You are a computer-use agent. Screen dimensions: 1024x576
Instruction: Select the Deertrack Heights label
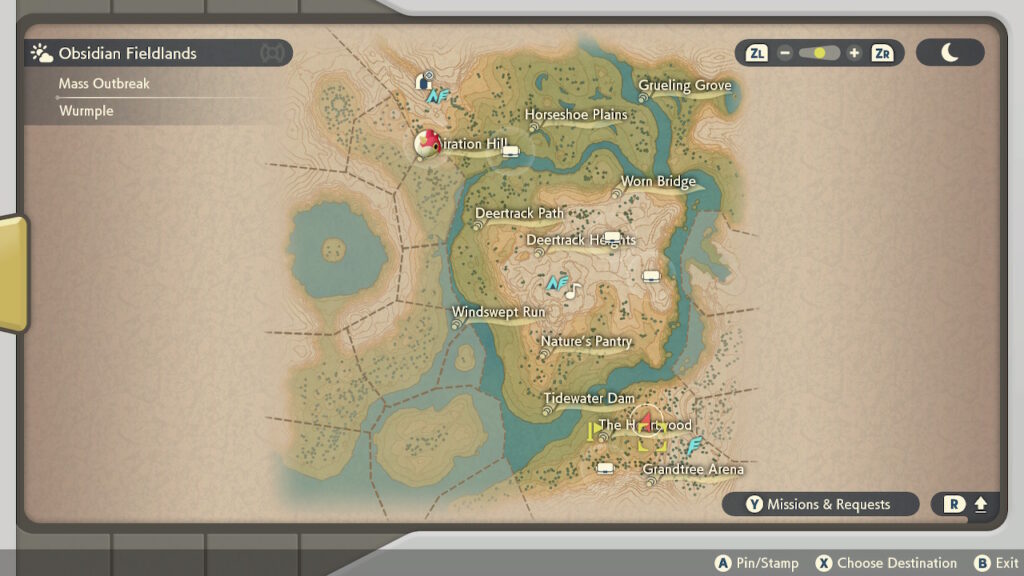click(580, 240)
